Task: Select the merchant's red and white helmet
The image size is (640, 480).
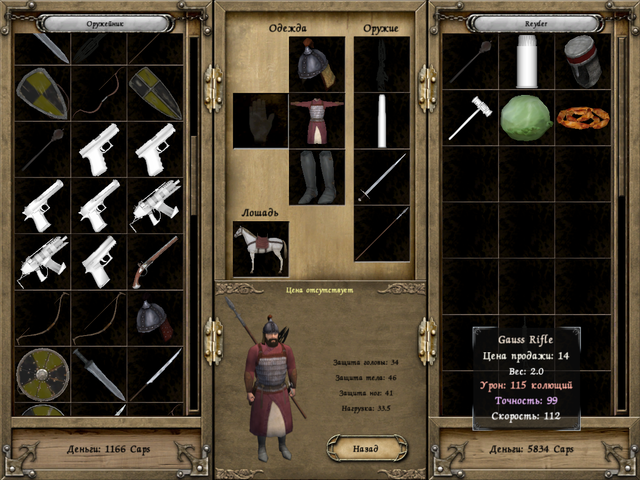Action: click(582, 60)
